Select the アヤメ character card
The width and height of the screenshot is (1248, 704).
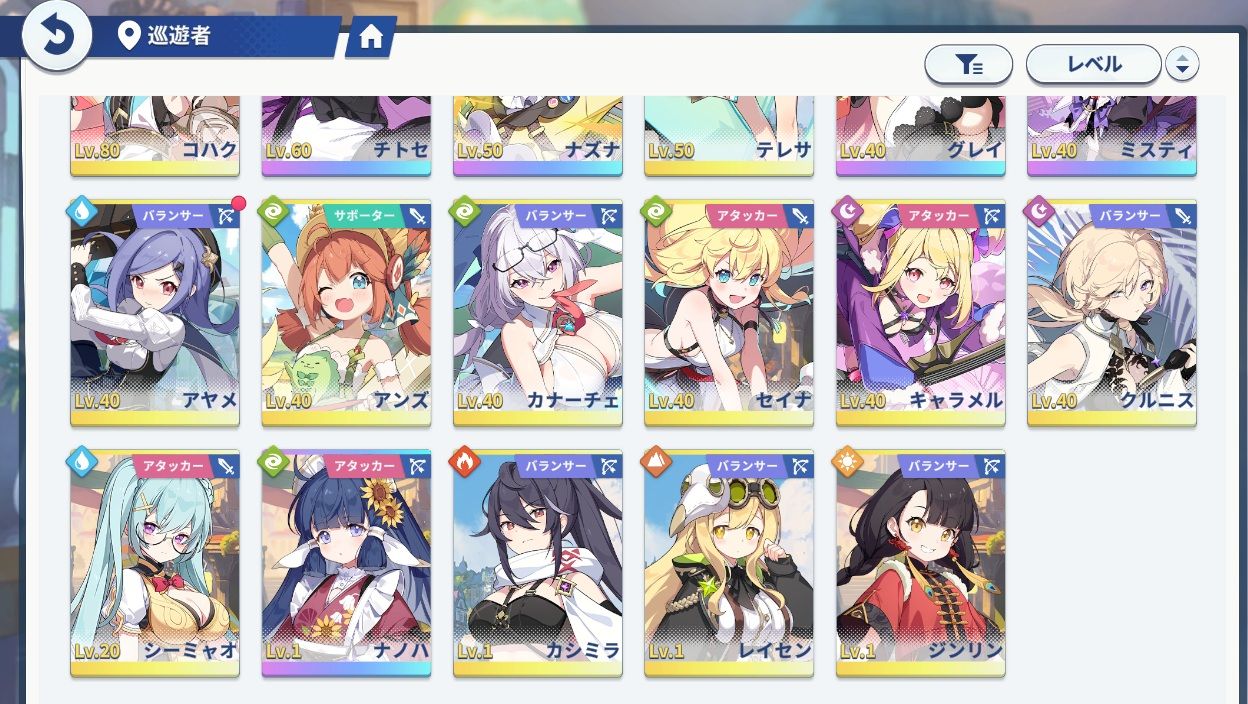pyautogui.click(x=155, y=312)
